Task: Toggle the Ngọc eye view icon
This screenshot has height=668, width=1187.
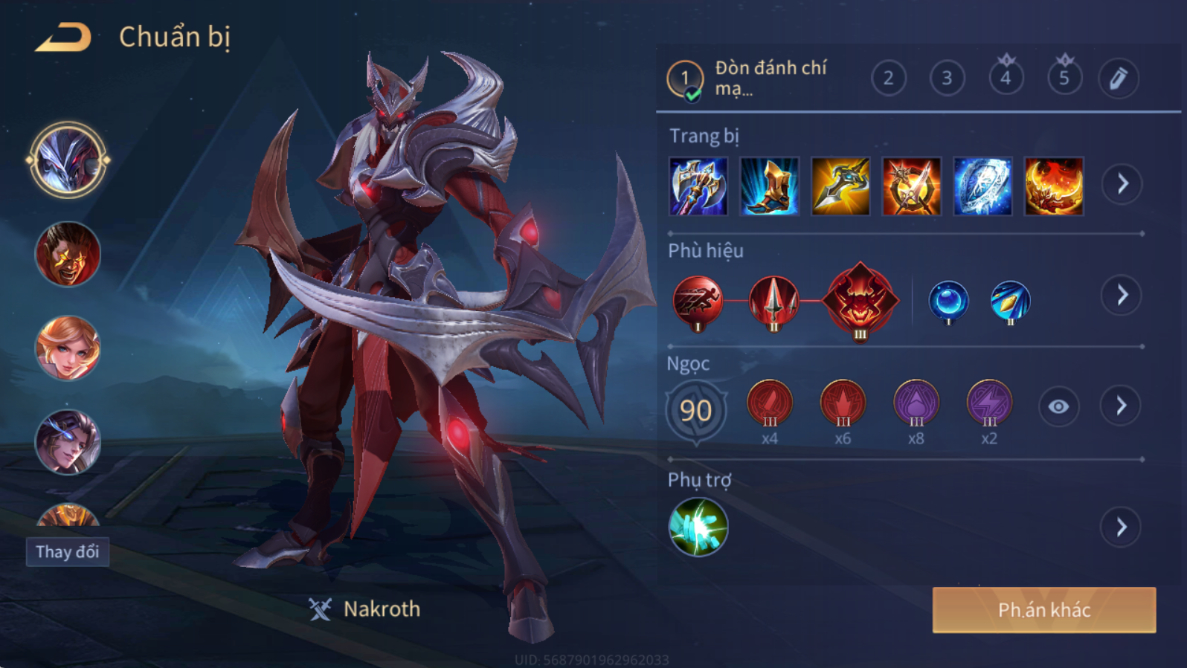Action: (1058, 406)
